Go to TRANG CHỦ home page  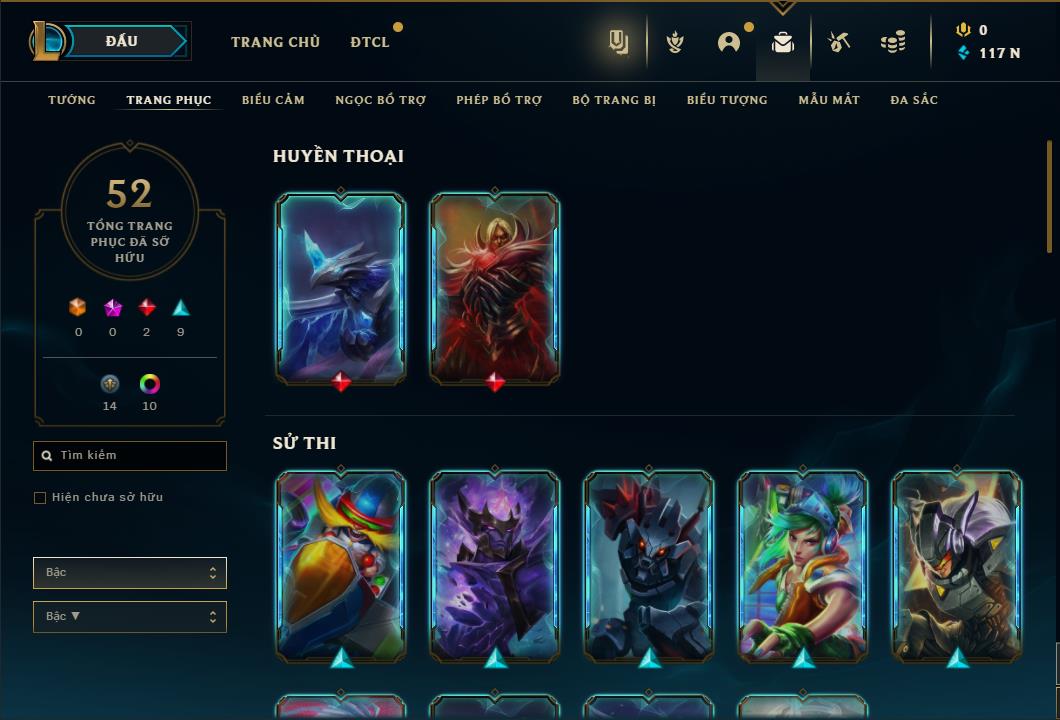[275, 42]
